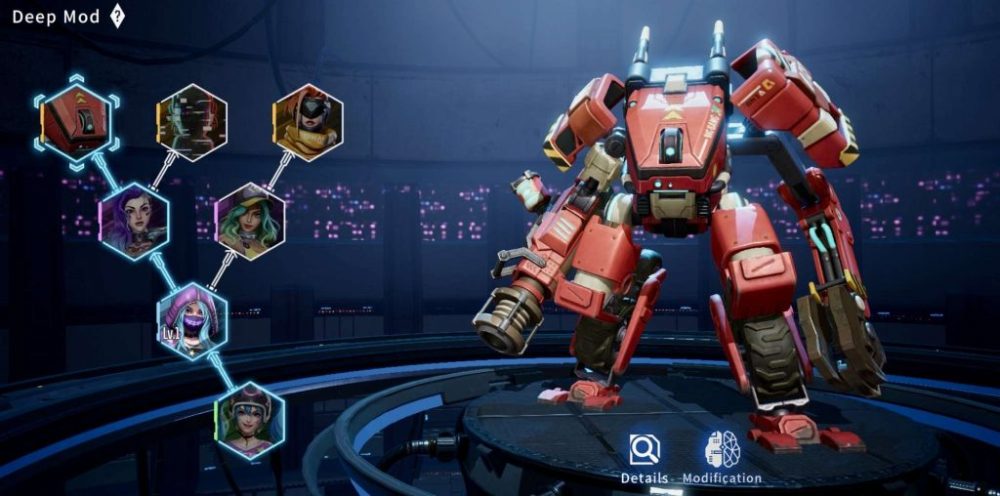Pick the purple-haired woman node
Image resolution: width=1000 pixels, height=496 pixels.
(134, 221)
